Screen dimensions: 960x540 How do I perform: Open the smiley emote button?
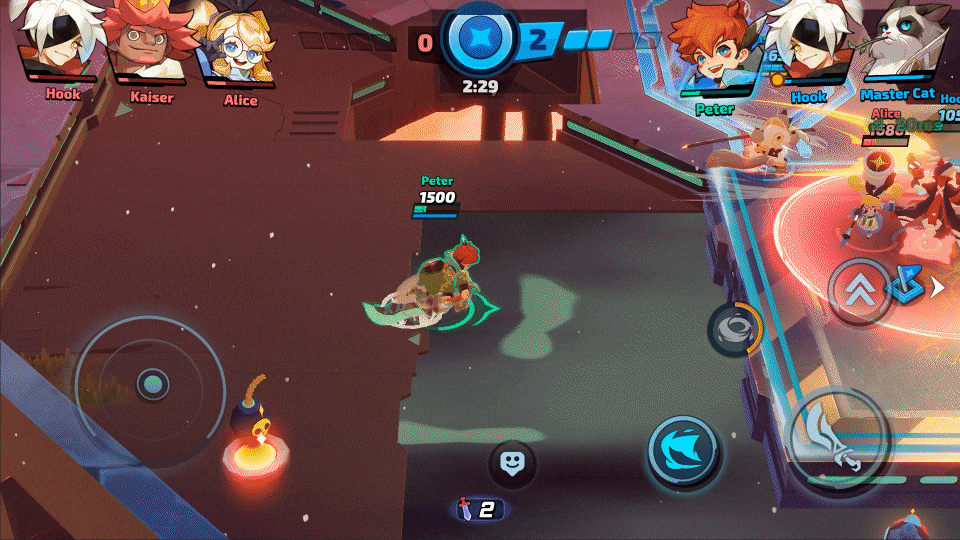coord(511,463)
